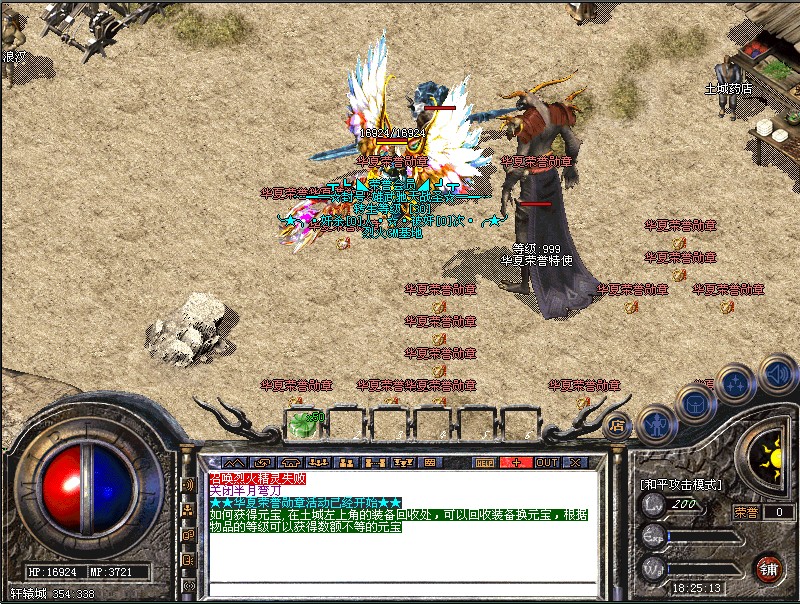Open the character equipment panel button

pyautogui.click(x=654, y=425)
